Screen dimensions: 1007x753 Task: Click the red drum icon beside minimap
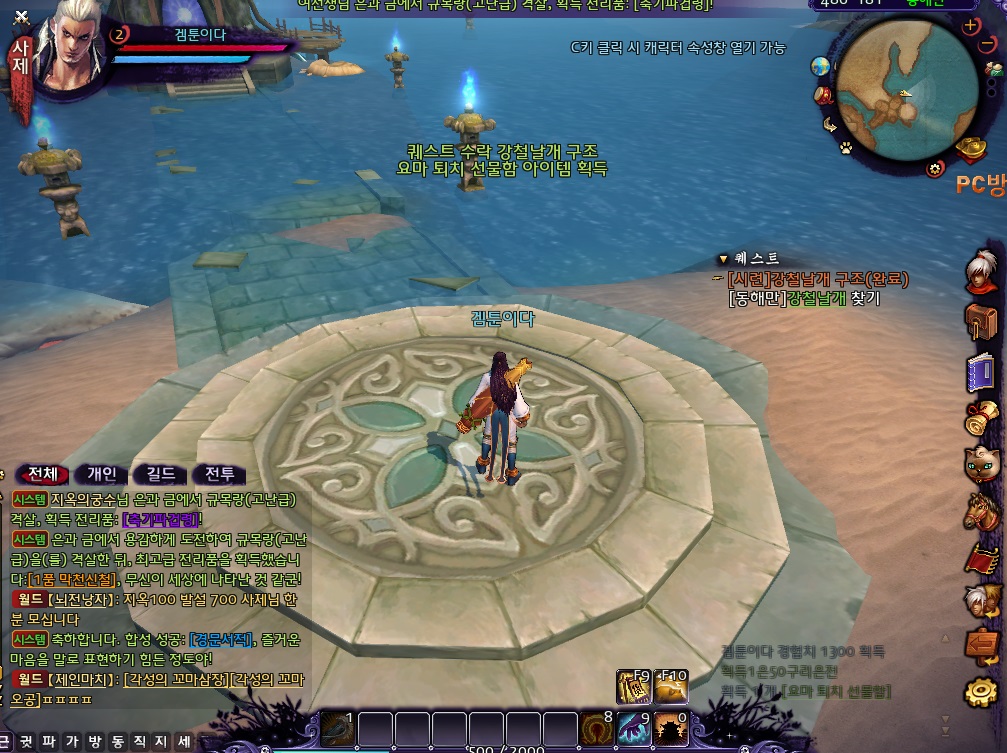[x=824, y=96]
